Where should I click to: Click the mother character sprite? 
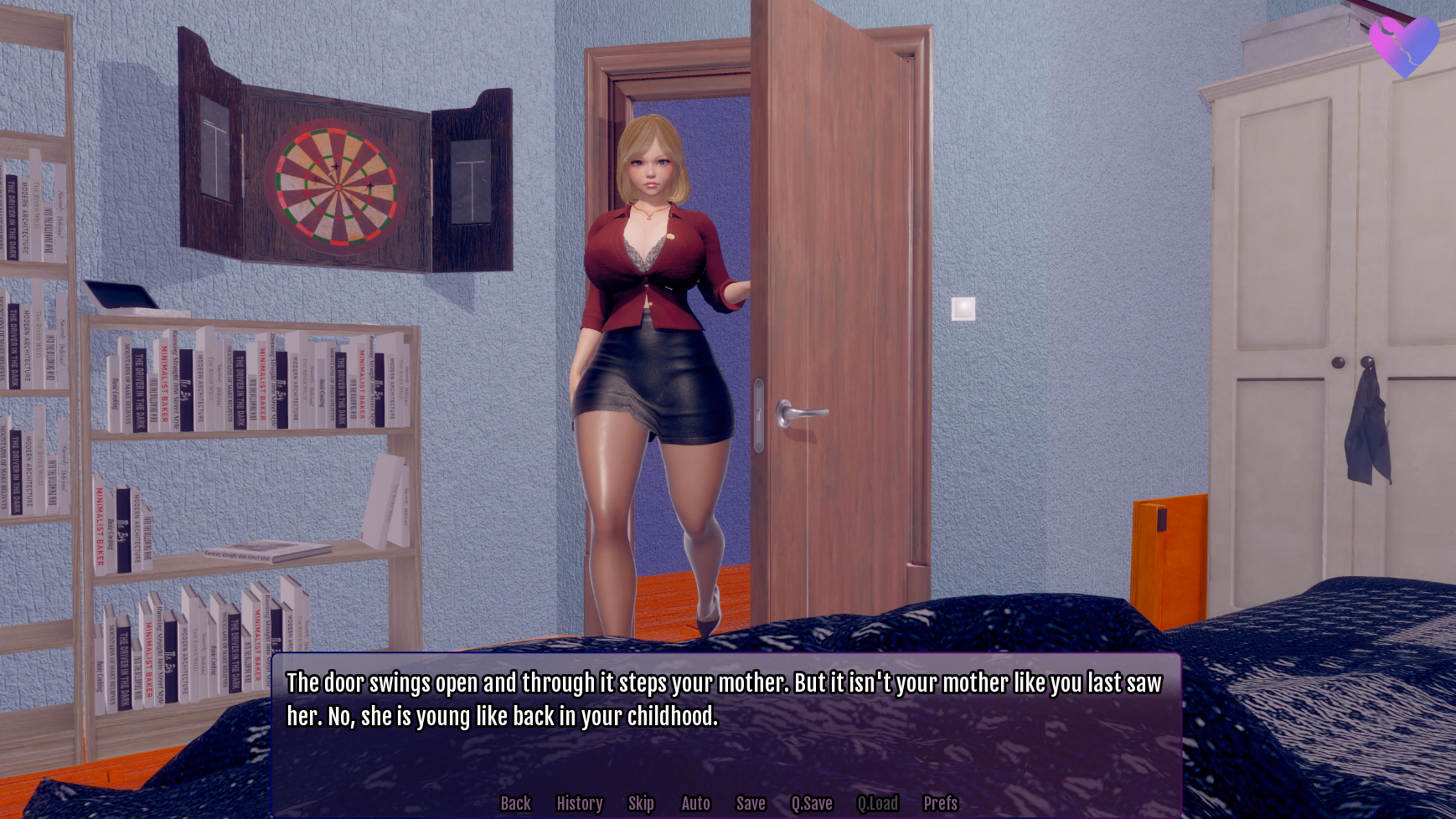pos(653,335)
